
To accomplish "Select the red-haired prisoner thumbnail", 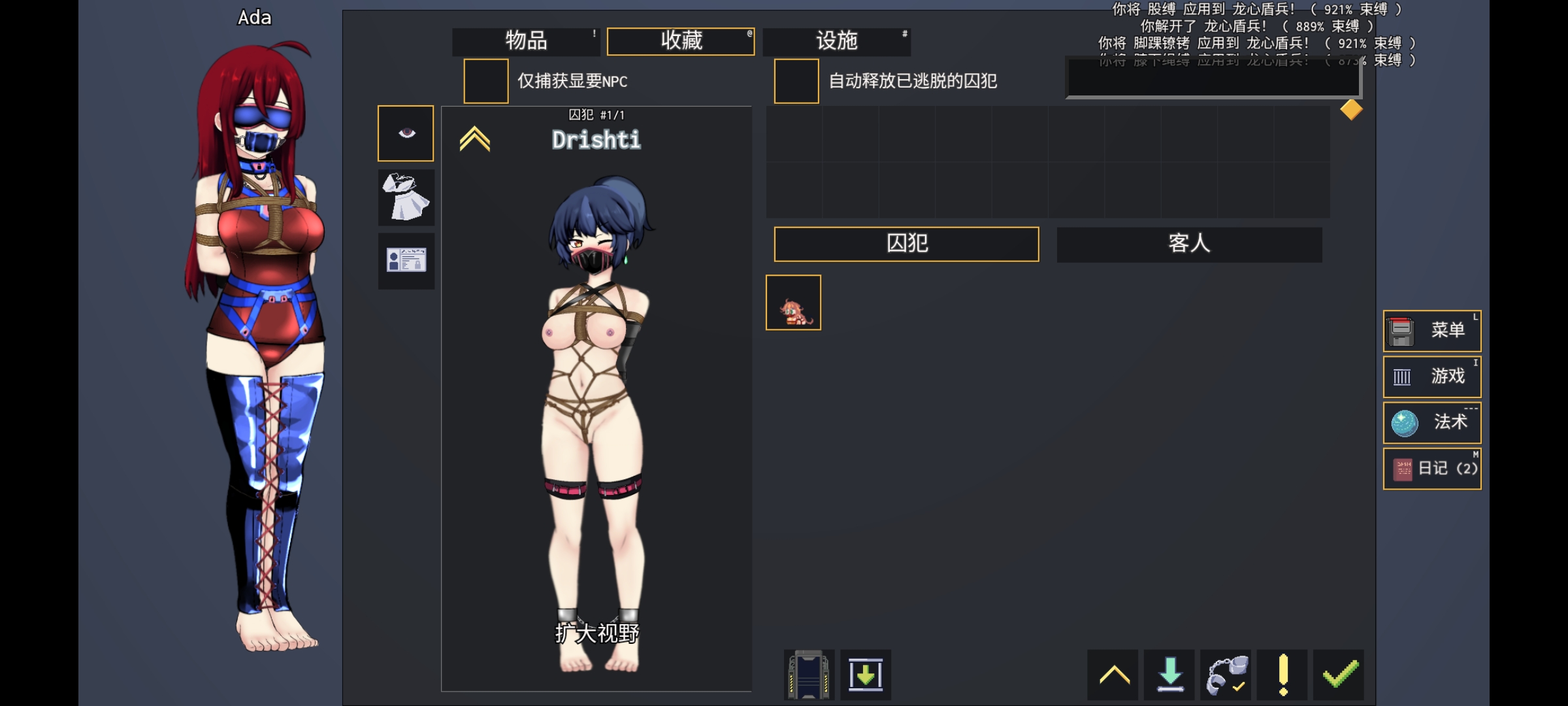I will point(793,303).
